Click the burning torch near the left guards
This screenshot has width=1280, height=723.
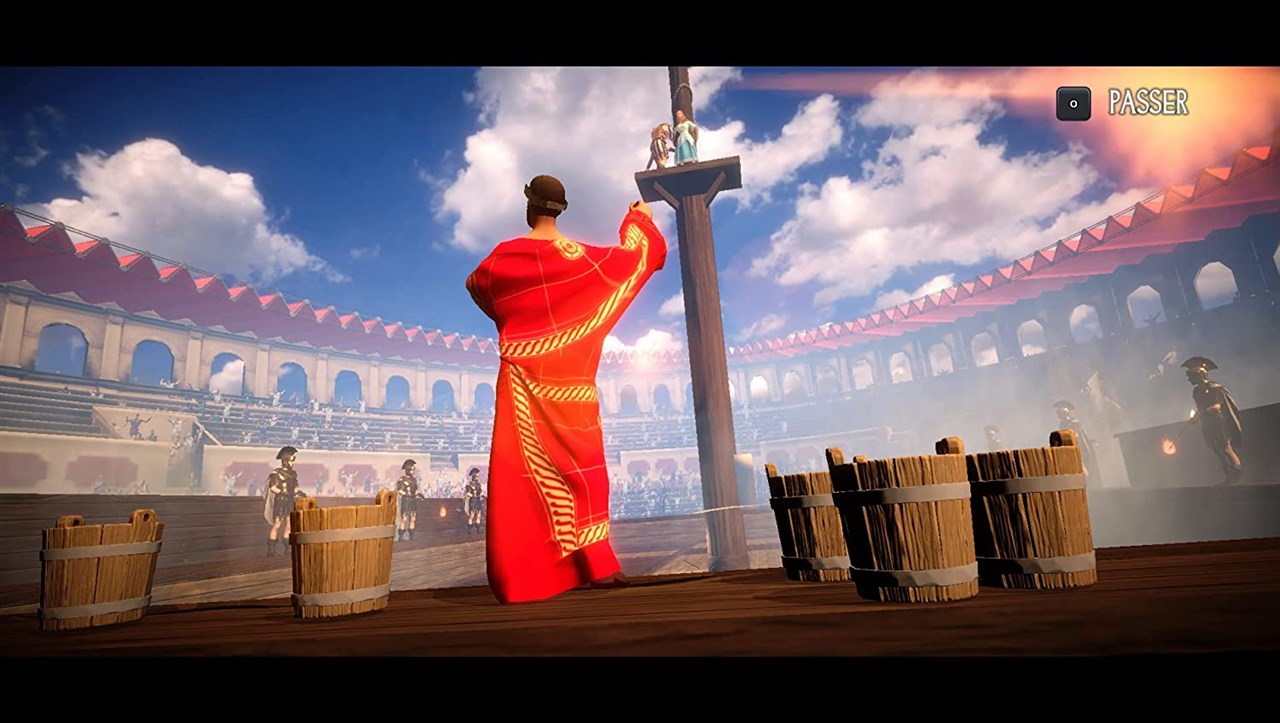pyautogui.click(x=441, y=512)
